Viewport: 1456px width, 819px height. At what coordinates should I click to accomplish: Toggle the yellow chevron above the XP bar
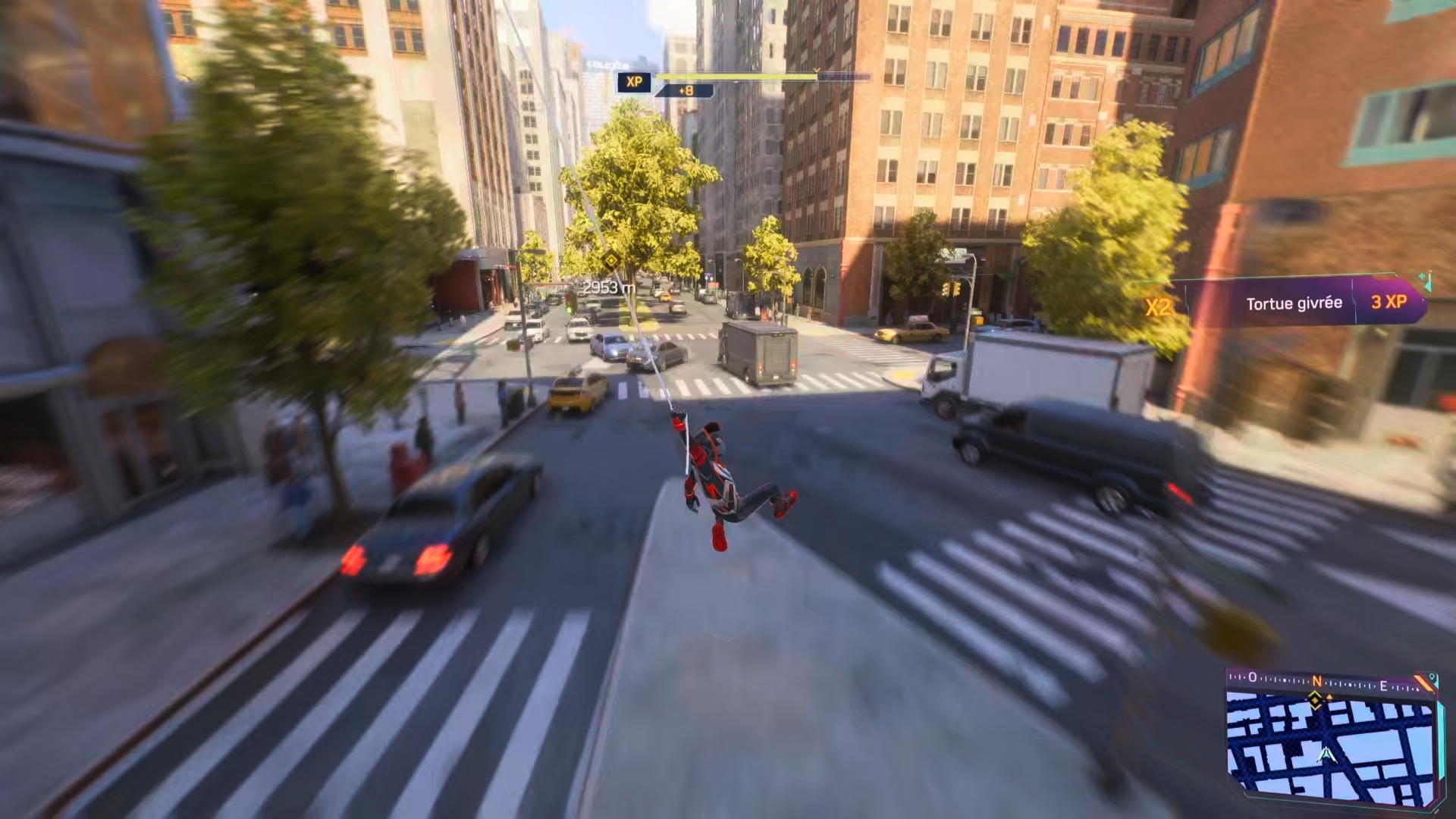click(816, 70)
